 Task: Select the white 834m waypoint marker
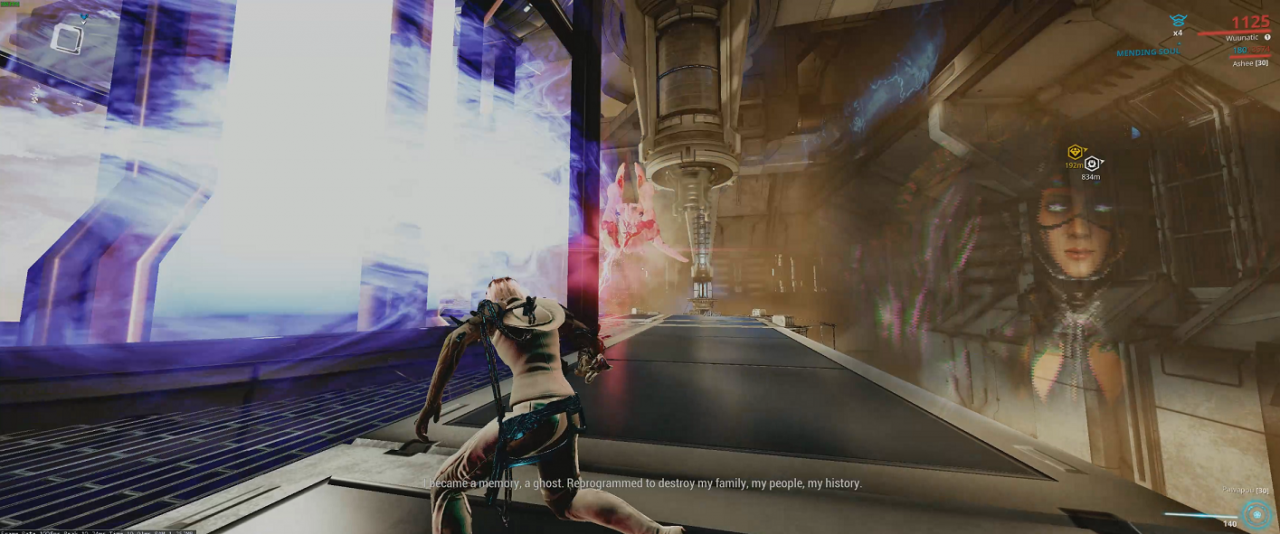(1092, 163)
